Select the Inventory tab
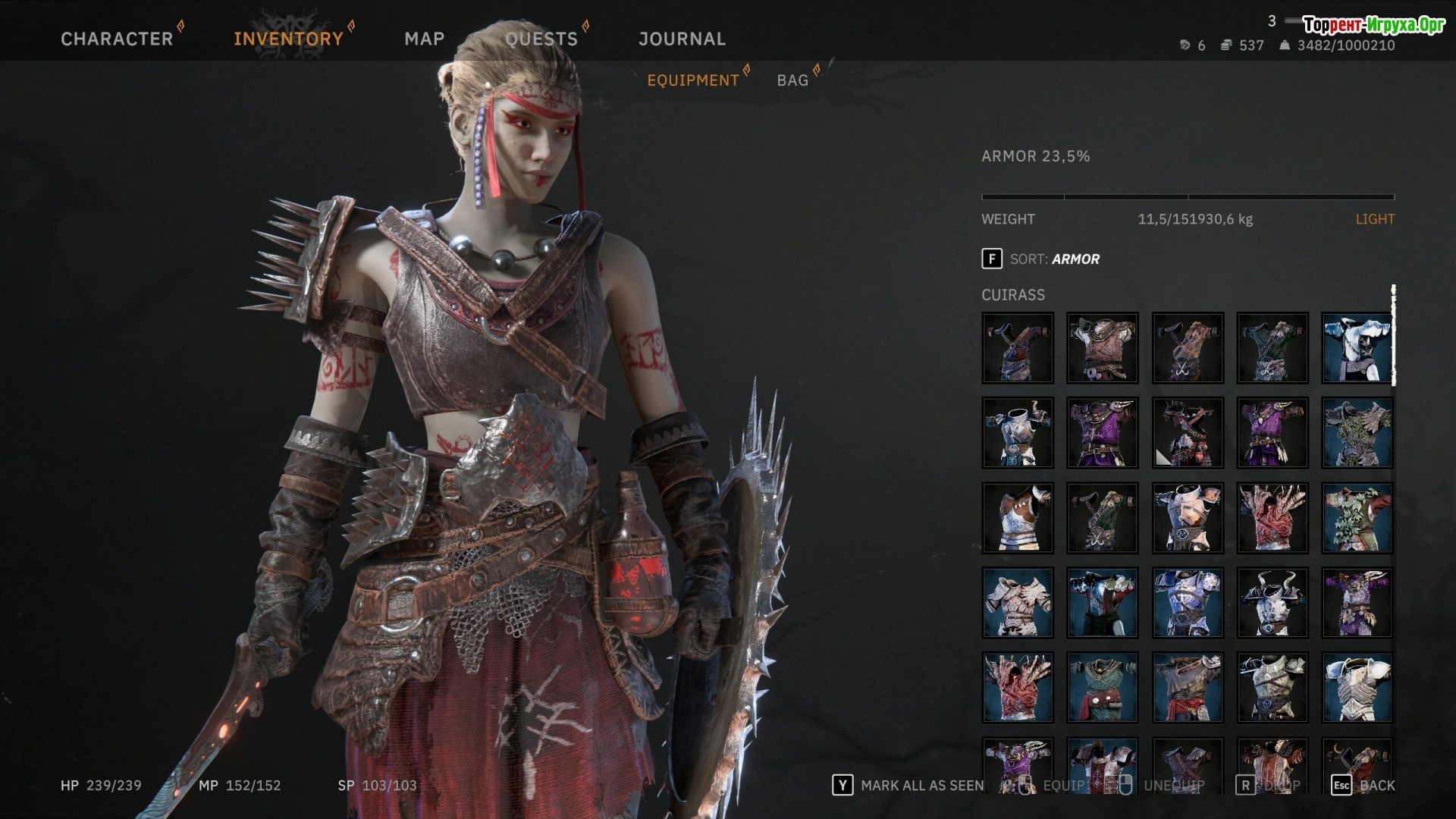 pos(288,39)
